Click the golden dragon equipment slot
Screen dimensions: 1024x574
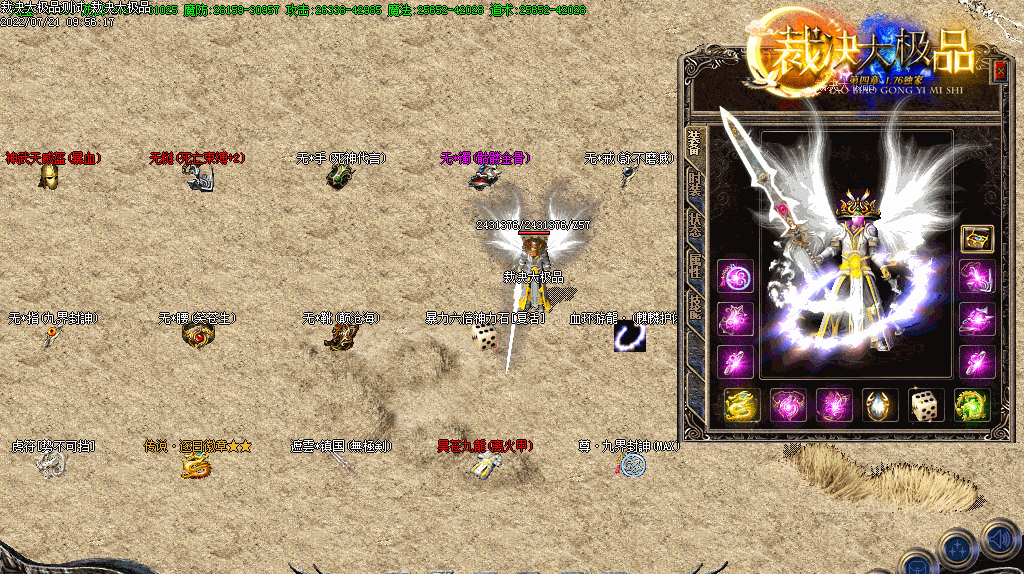point(741,405)
